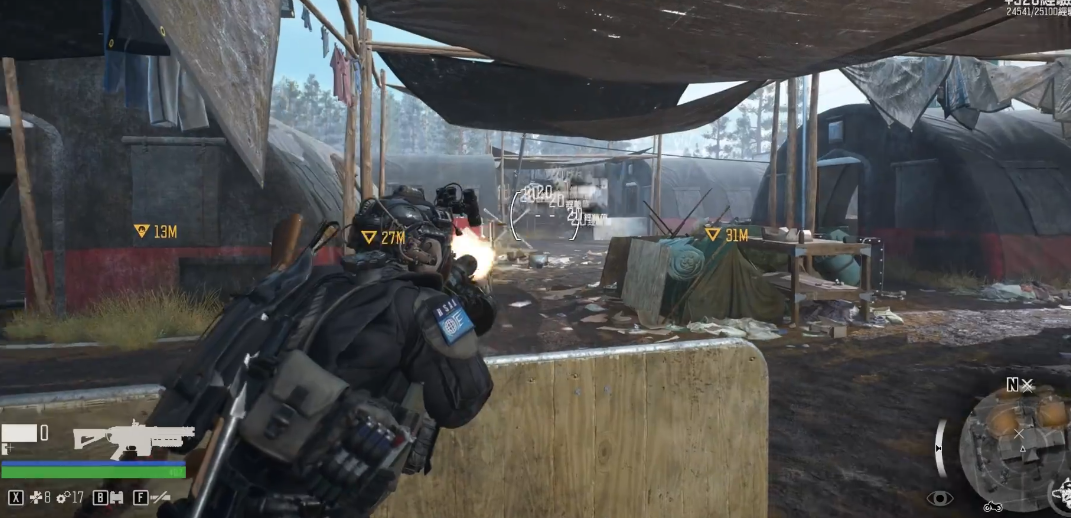Viewport: 1071px width, 518px height.
Task: Click the 13M yellow objective marker
Action: [142, 231]
